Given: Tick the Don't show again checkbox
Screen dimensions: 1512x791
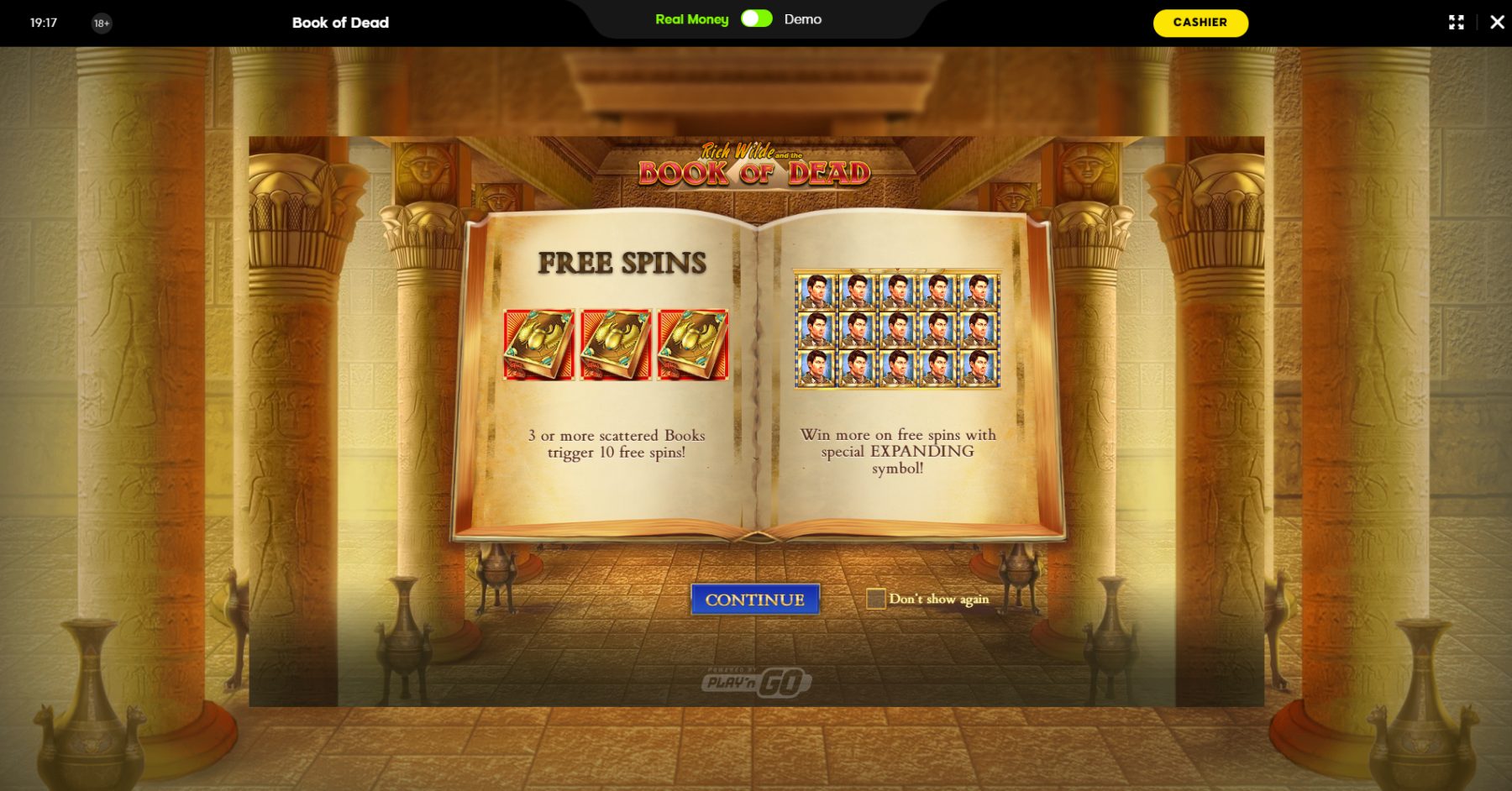Looking at the screenshot, I should click(x=875, y=599).
